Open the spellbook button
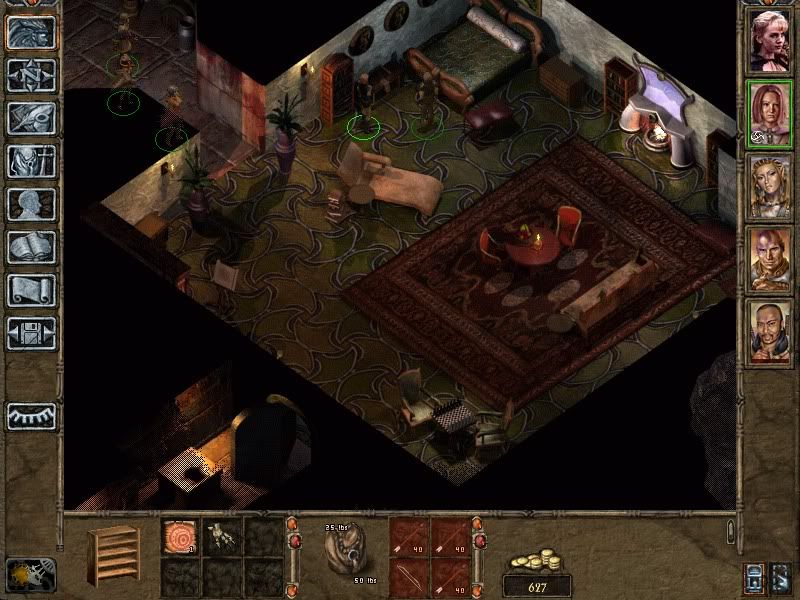Viewport: 800px width, 600px height. 31,247
